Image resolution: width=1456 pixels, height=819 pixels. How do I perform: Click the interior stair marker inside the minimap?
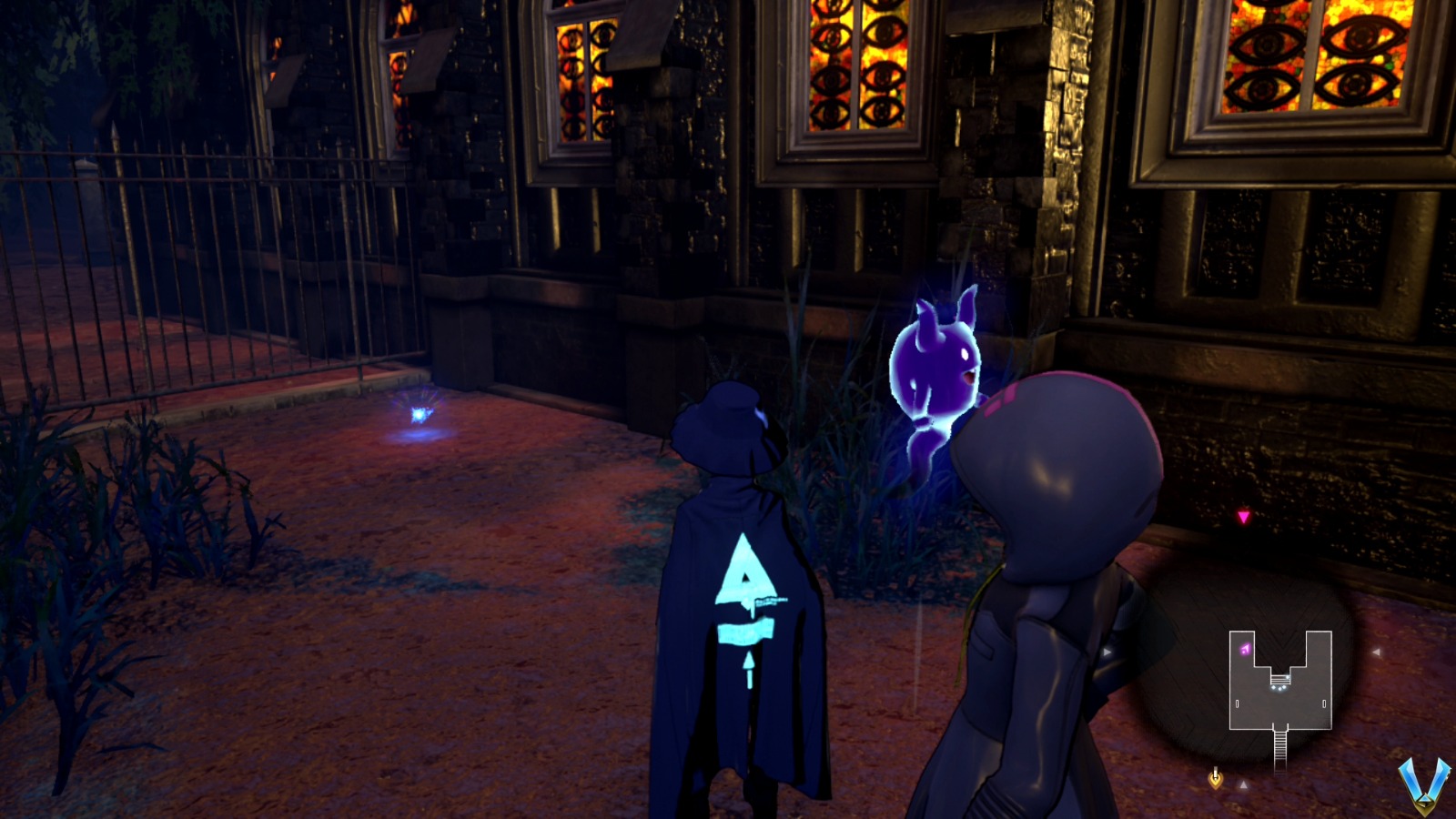[x=1280, y=679]
